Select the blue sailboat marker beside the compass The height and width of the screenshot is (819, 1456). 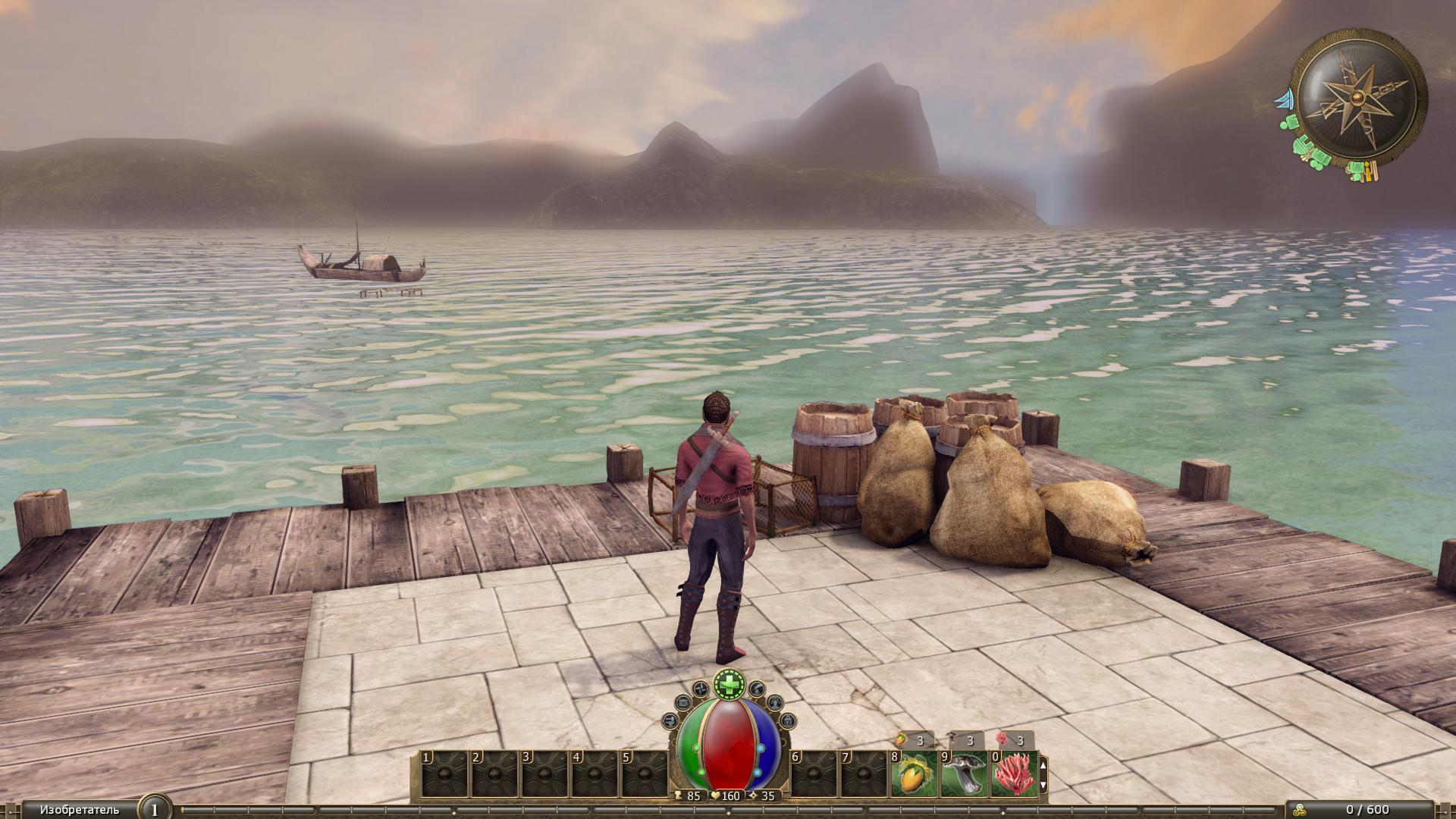1285,99
